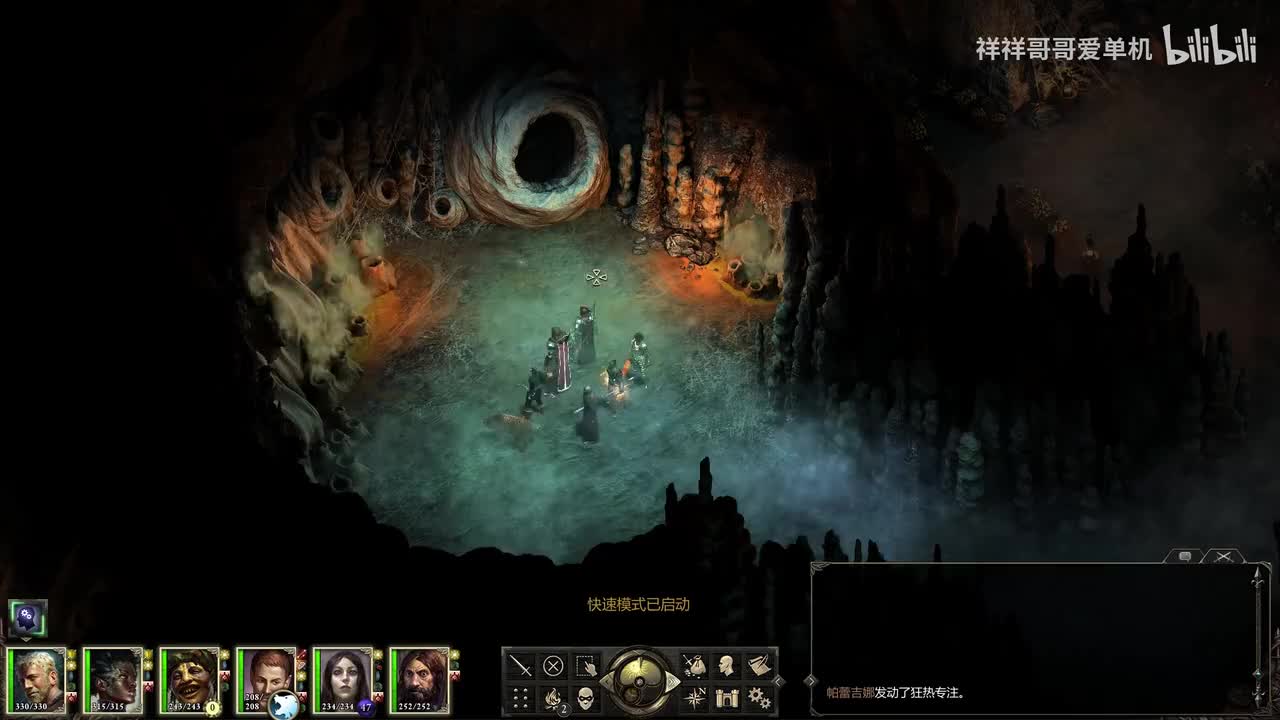This screenshot has width=1280, height=720.
Task: Select the brown-bearded man's portrait
Action: coord(419,680)
